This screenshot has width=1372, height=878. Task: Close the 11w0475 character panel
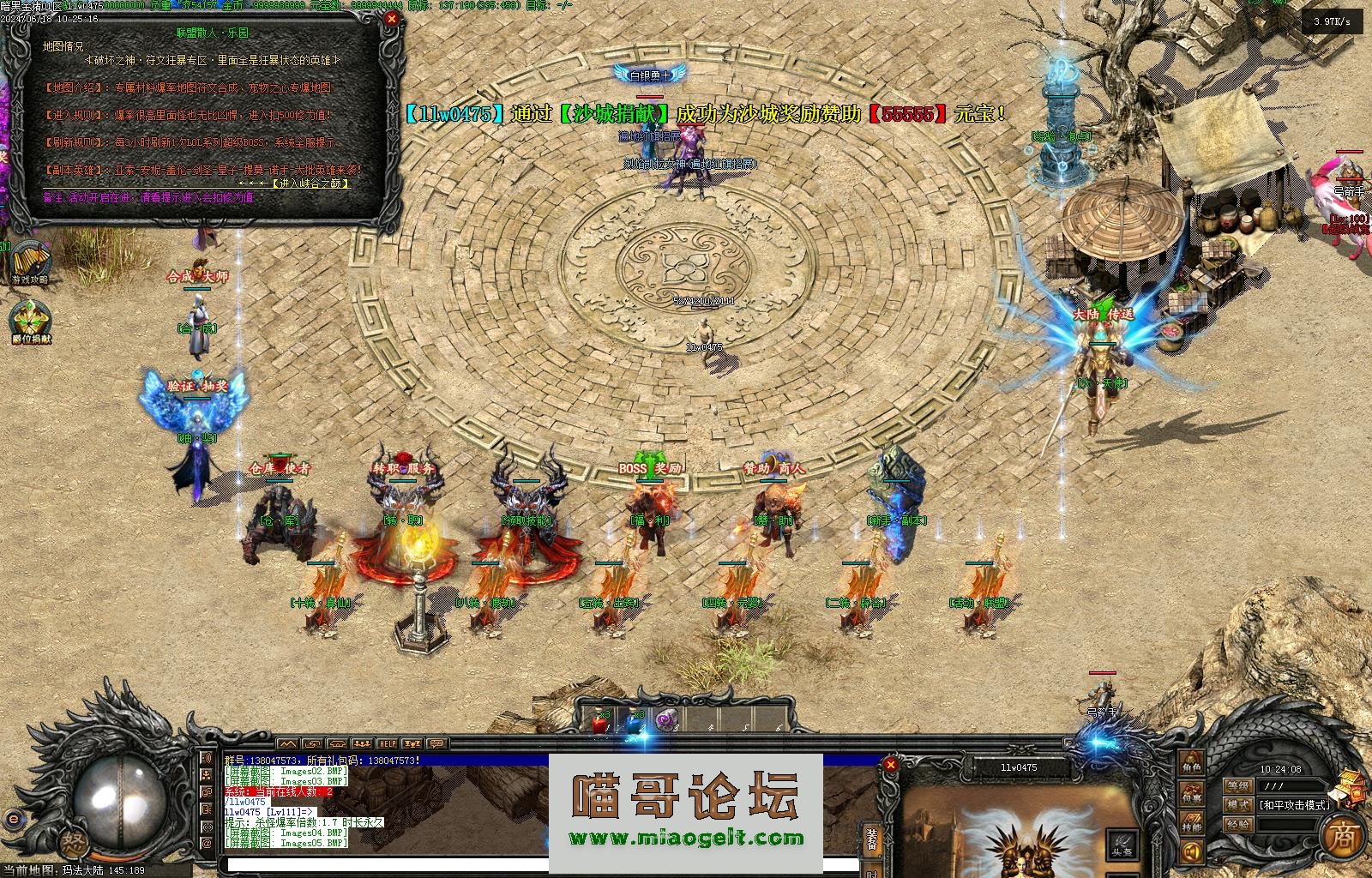click(891, 764)
